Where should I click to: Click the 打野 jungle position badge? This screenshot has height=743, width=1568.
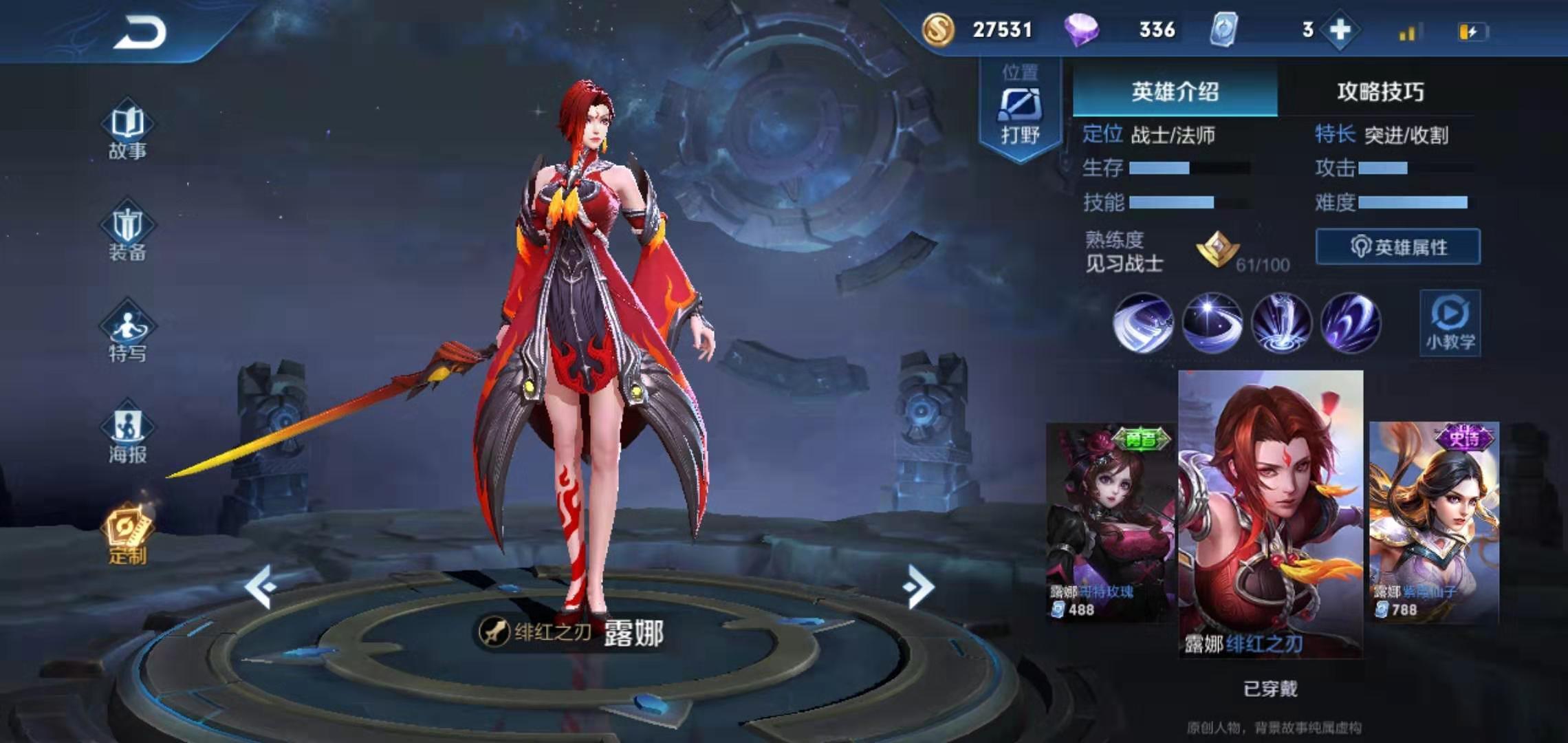[x=1020, y=110]
